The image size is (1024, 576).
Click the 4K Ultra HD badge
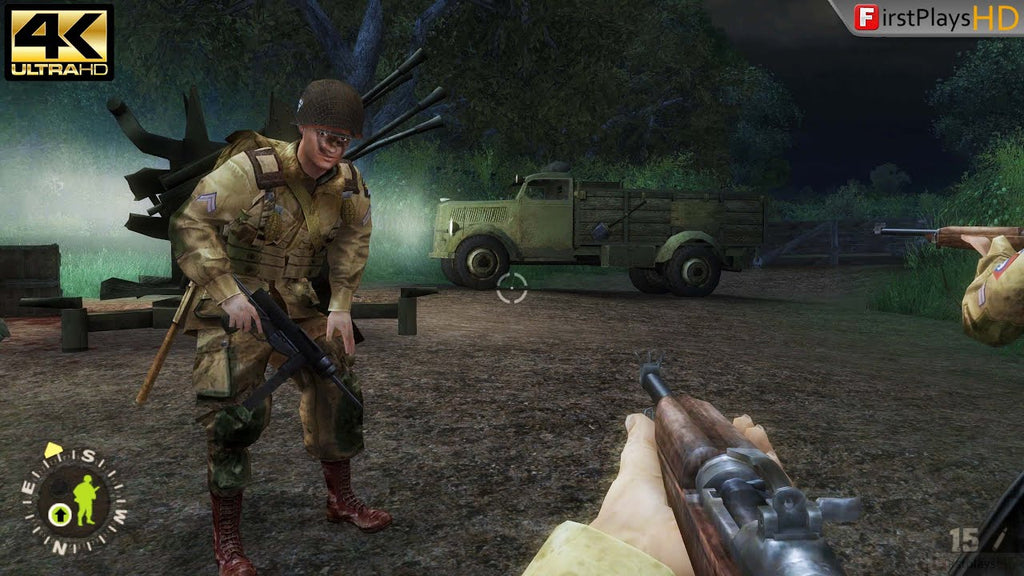[59, 41]
